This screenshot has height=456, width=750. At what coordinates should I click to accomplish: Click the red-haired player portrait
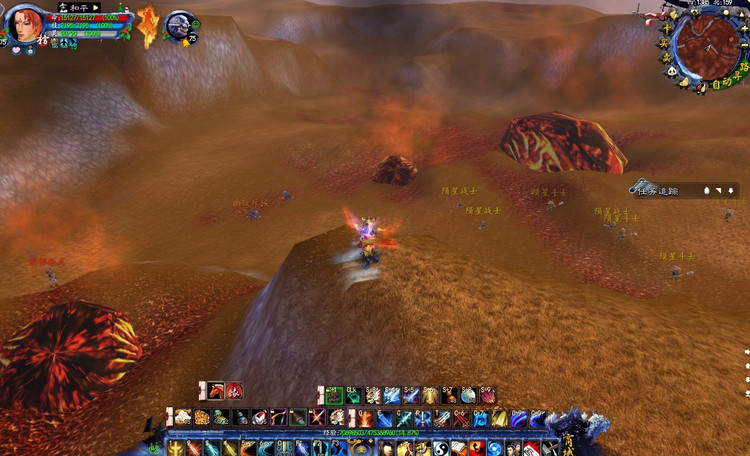[x=26, y=25]
